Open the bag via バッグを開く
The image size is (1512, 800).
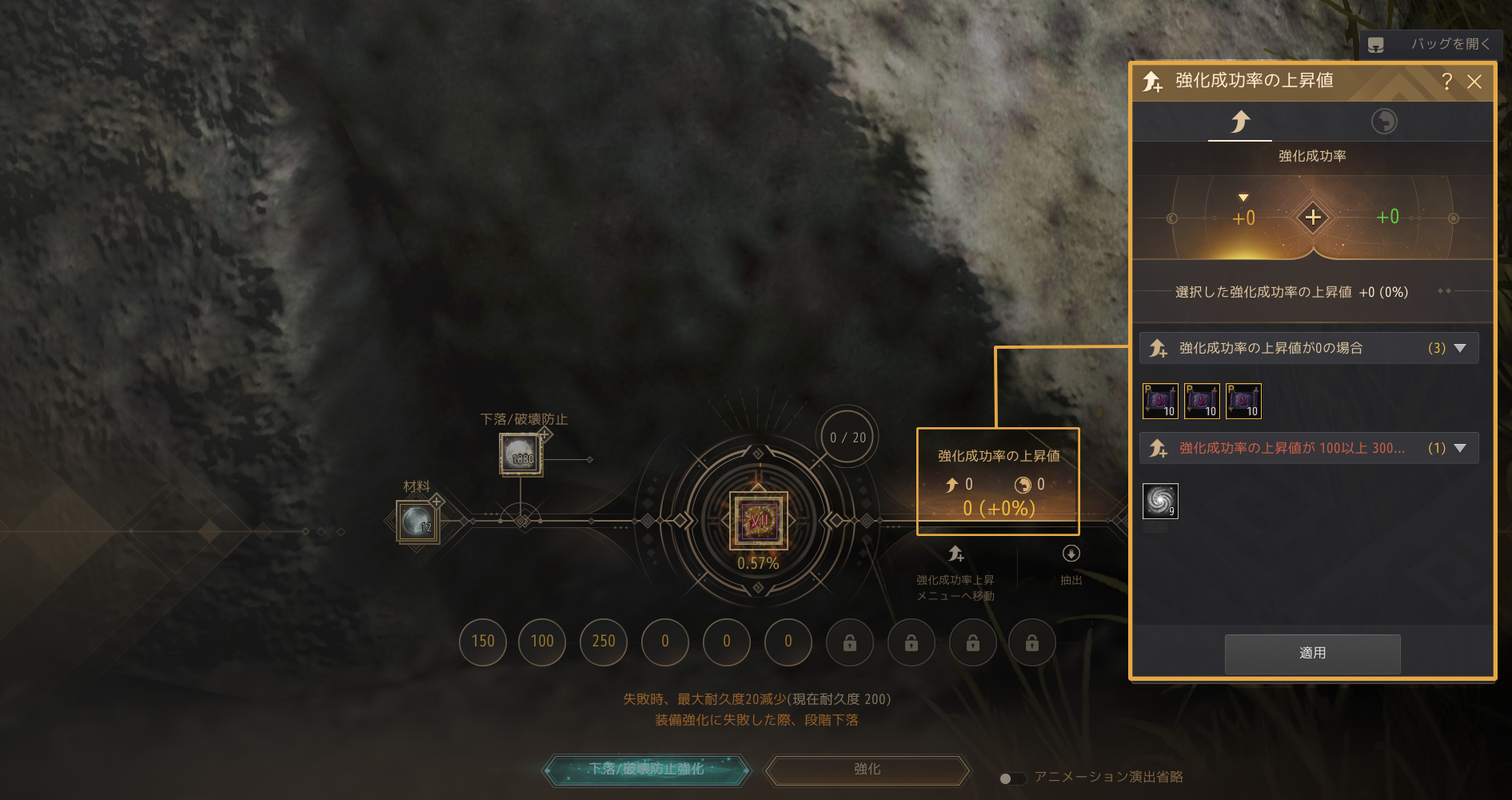(x=1430, y=45)
